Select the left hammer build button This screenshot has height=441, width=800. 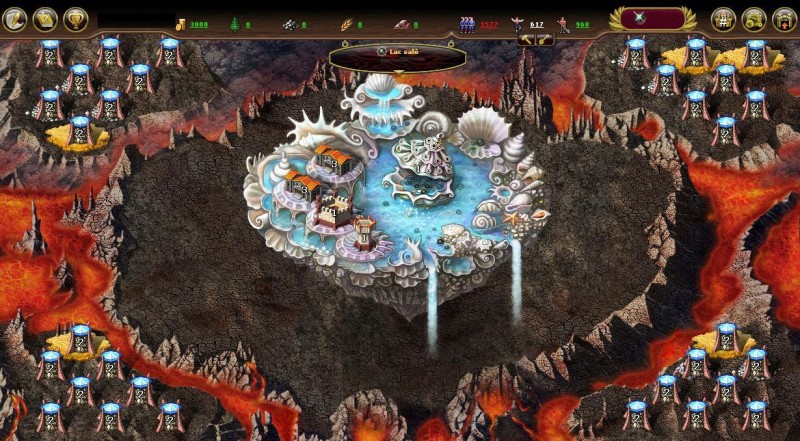click(528, 40)
